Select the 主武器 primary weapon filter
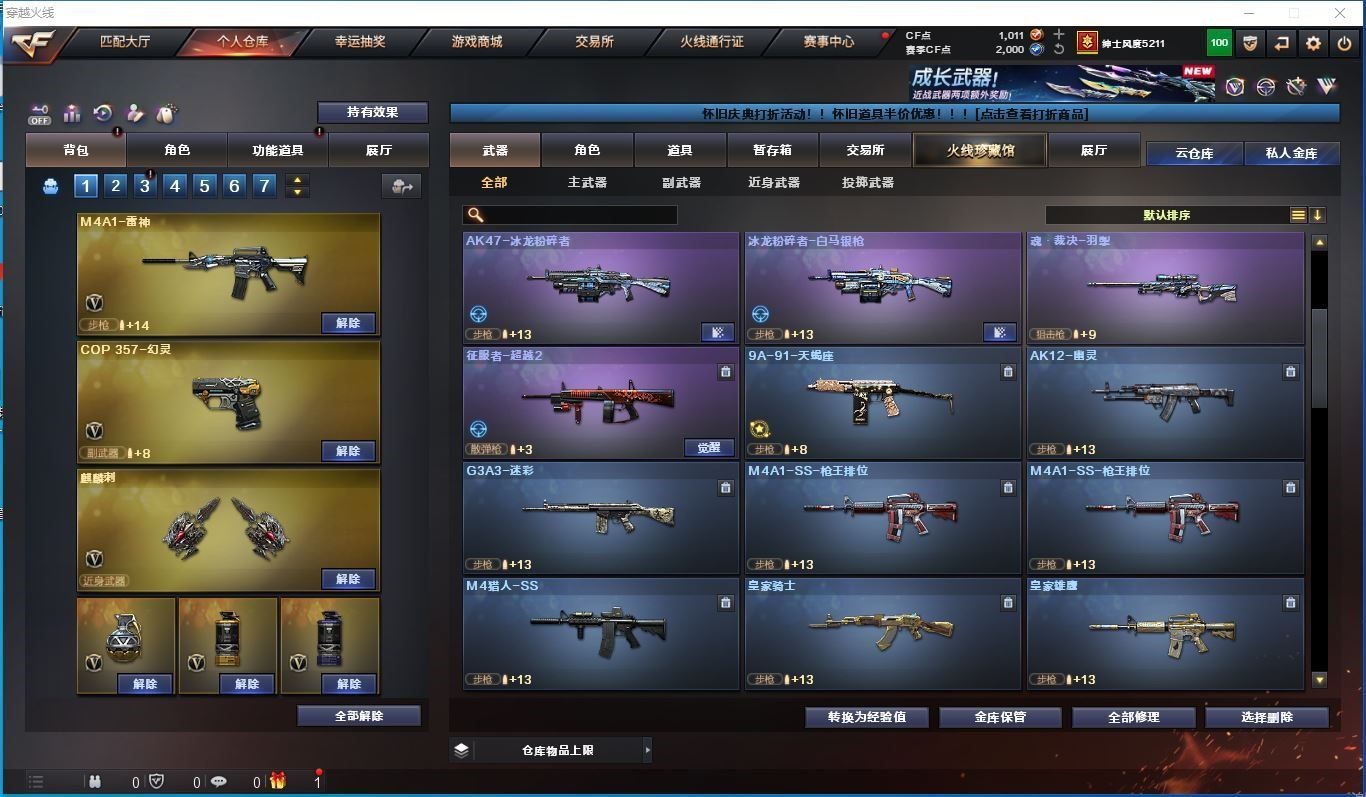Screen dimensions: 1366x797 tap(587, 182)
